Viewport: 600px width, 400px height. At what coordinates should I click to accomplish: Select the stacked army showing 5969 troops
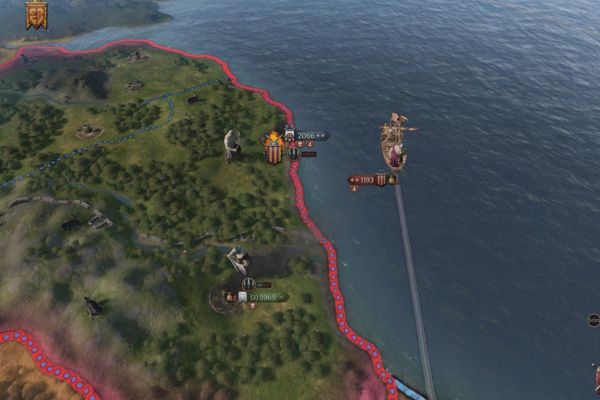click(264, 297)
